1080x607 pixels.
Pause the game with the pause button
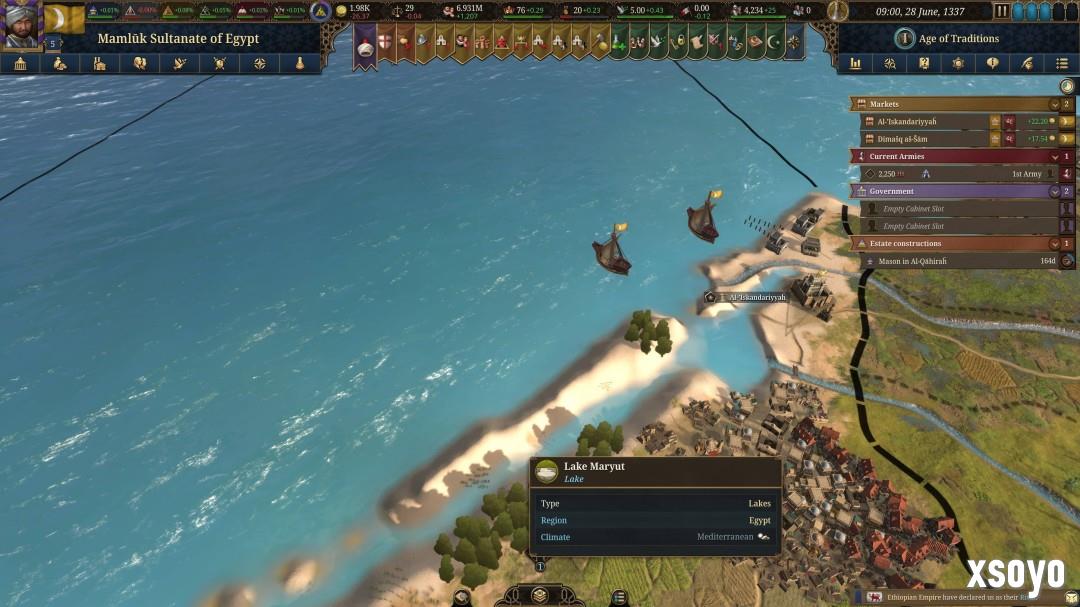1002,11
